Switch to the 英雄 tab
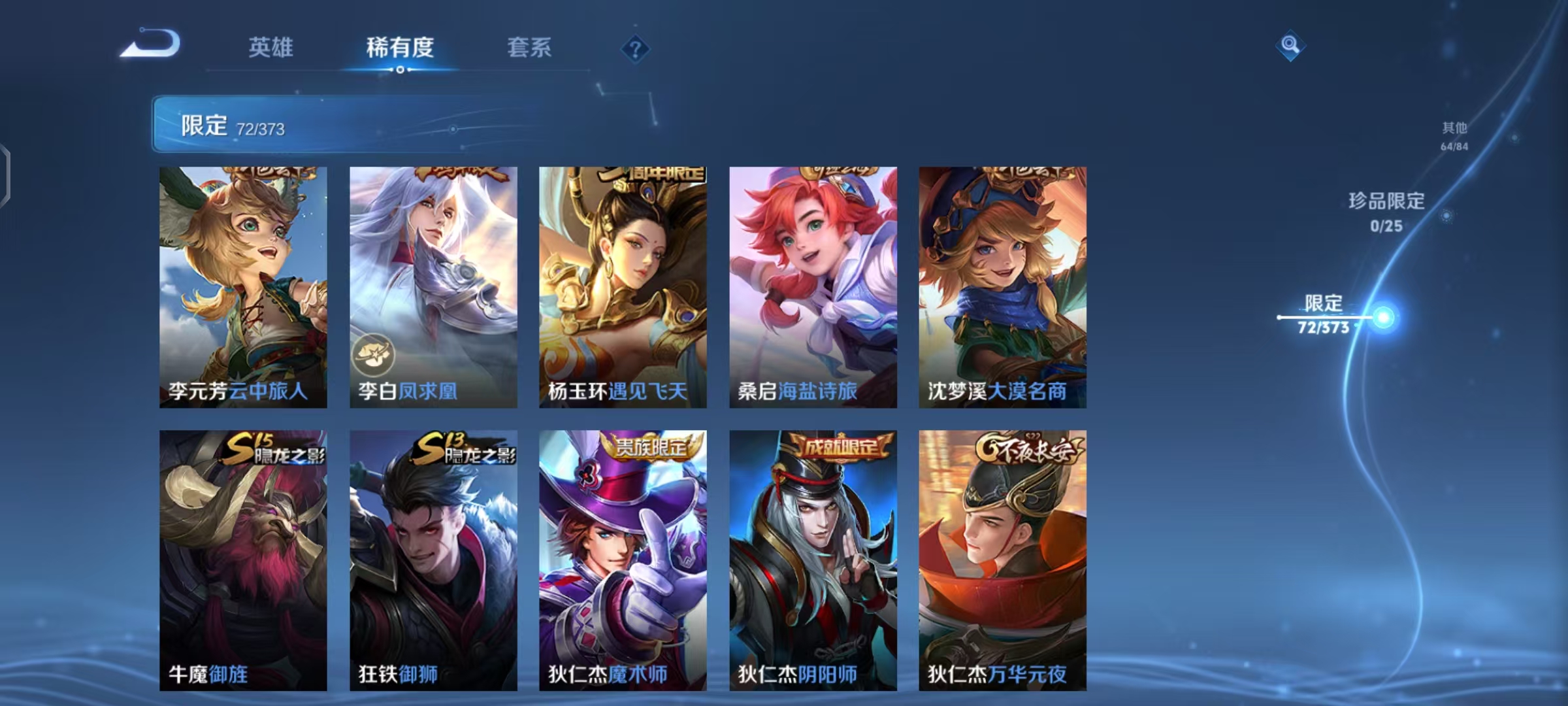 (272, 47)
